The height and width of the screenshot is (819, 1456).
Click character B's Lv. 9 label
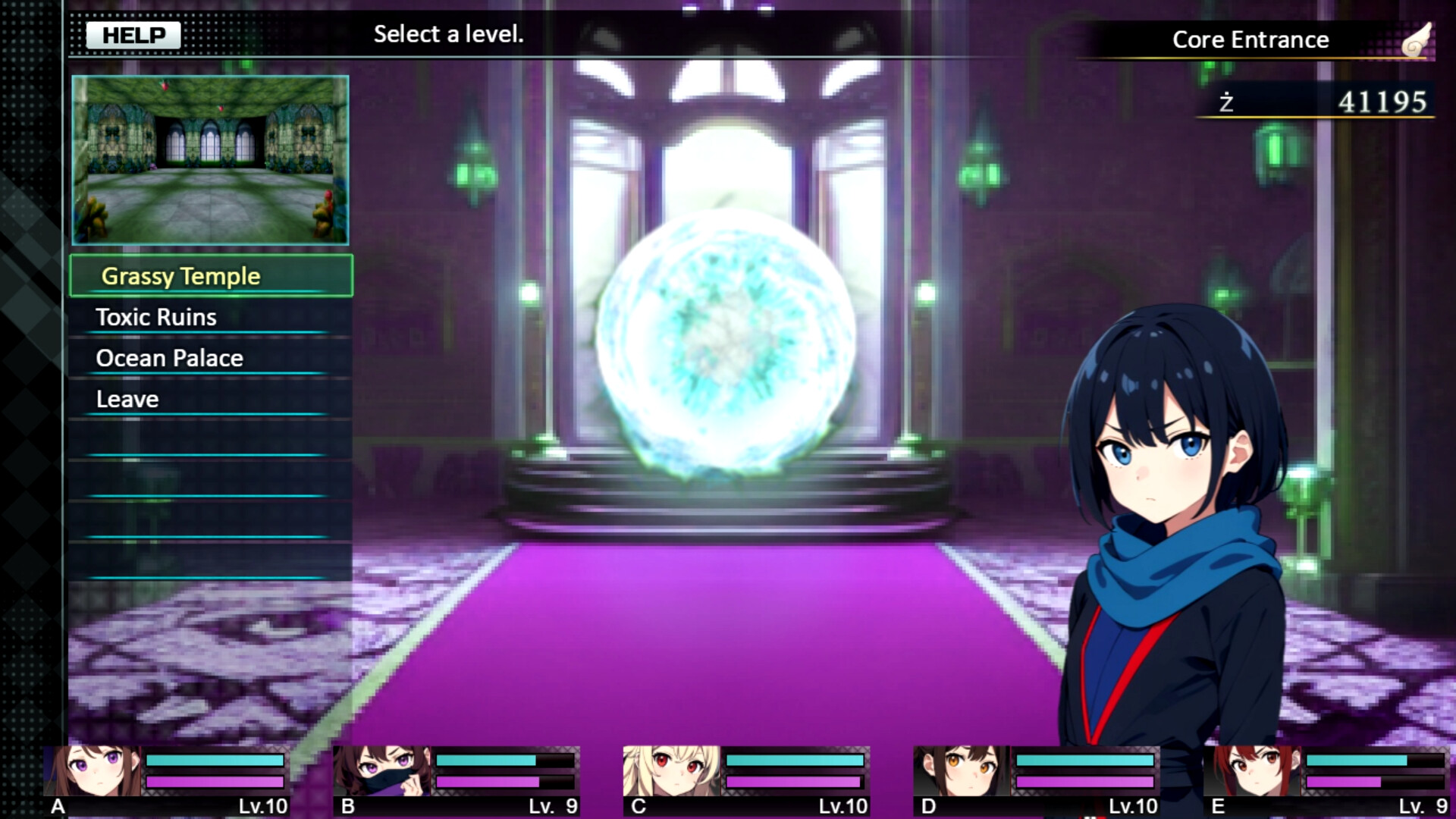(552, 806)
